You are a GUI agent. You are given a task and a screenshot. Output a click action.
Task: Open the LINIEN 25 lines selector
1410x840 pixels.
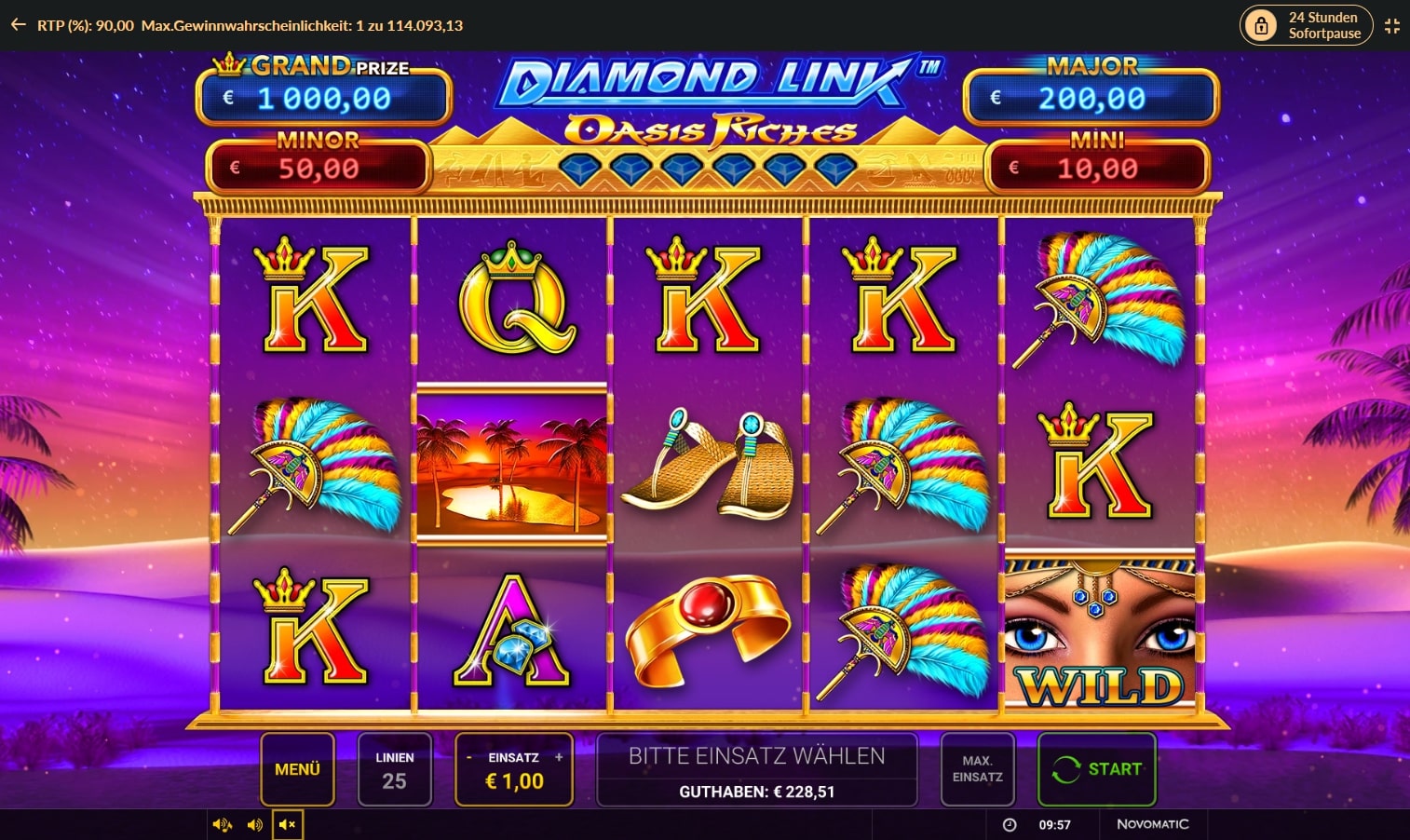(x=395, y=769)
